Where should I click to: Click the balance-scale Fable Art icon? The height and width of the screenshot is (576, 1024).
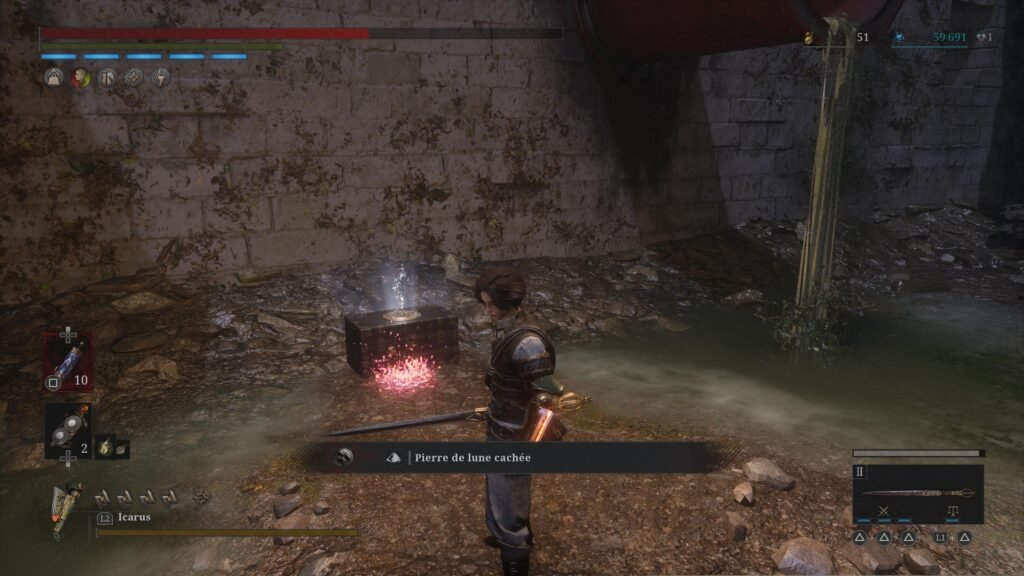pos(951,512)
